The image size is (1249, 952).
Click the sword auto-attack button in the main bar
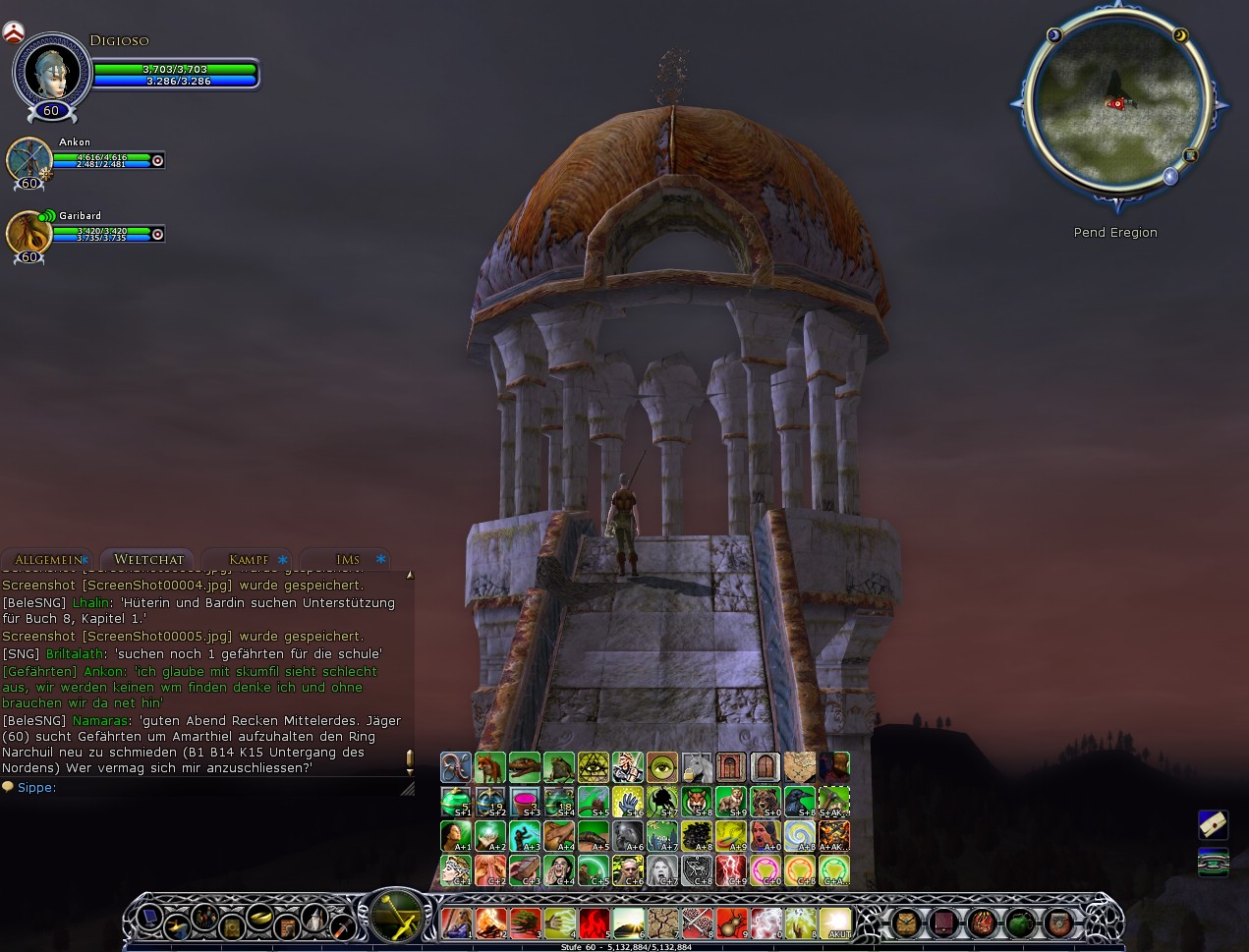(x=396, y=915)
